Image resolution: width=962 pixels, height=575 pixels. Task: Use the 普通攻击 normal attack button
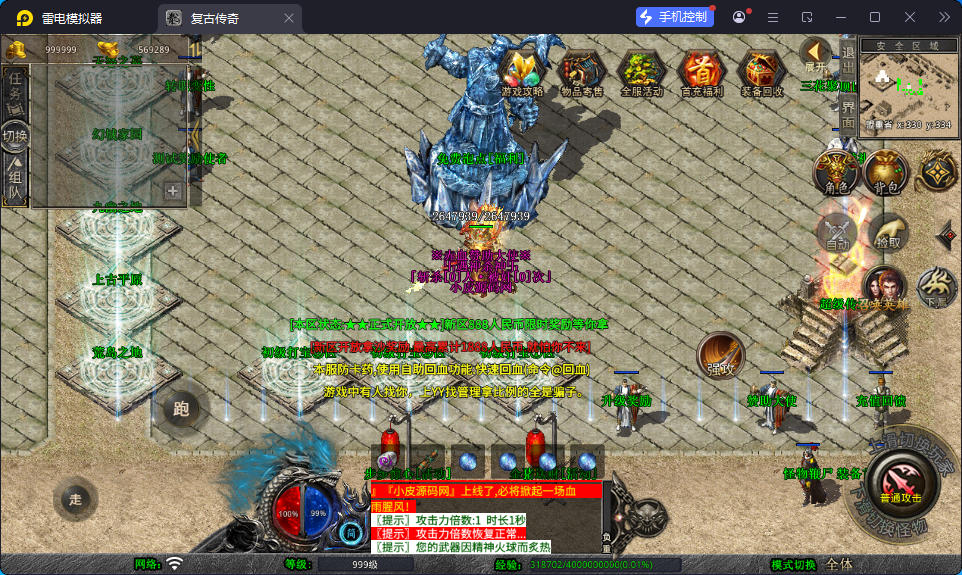tap(901, 484)
